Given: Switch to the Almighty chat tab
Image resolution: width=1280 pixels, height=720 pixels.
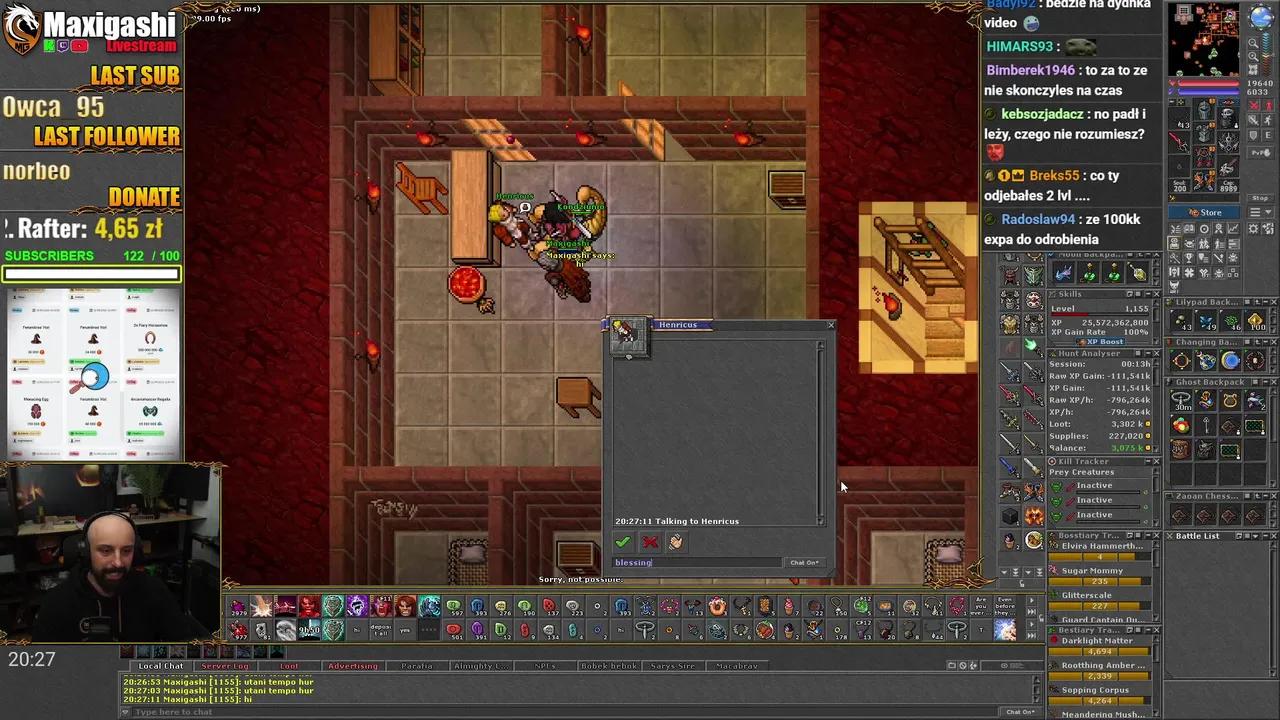Looking at the screenshot, I should (481, 666).
